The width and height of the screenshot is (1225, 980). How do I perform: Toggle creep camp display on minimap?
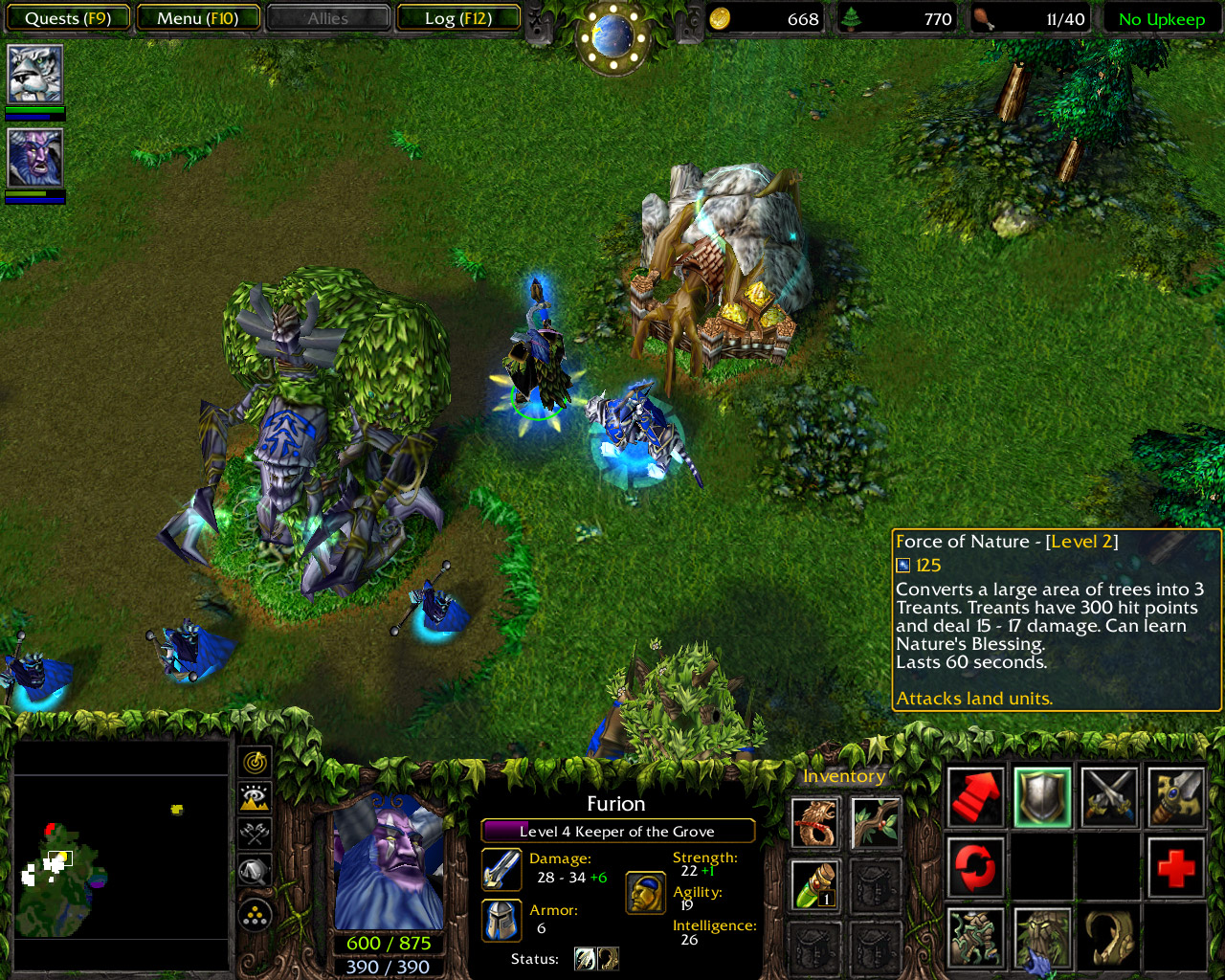[x=254, y=835]
